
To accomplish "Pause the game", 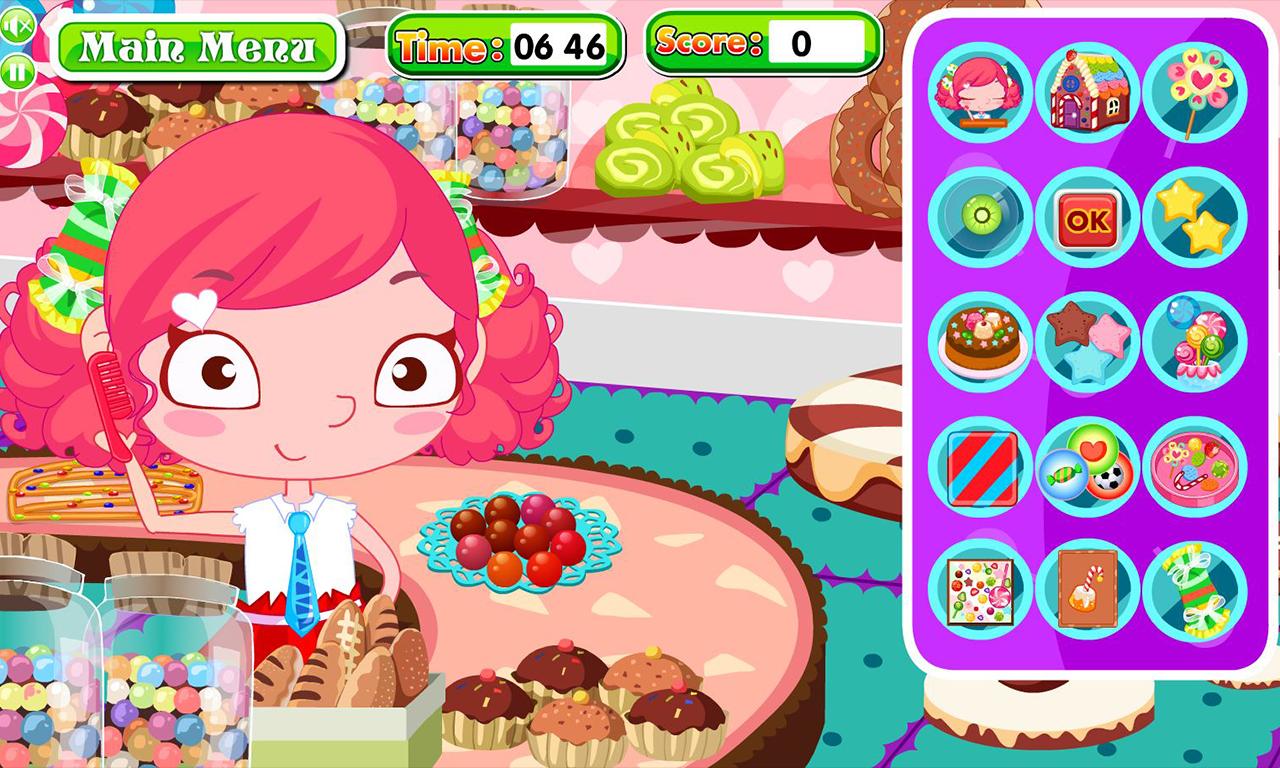I will coord(17,70).
